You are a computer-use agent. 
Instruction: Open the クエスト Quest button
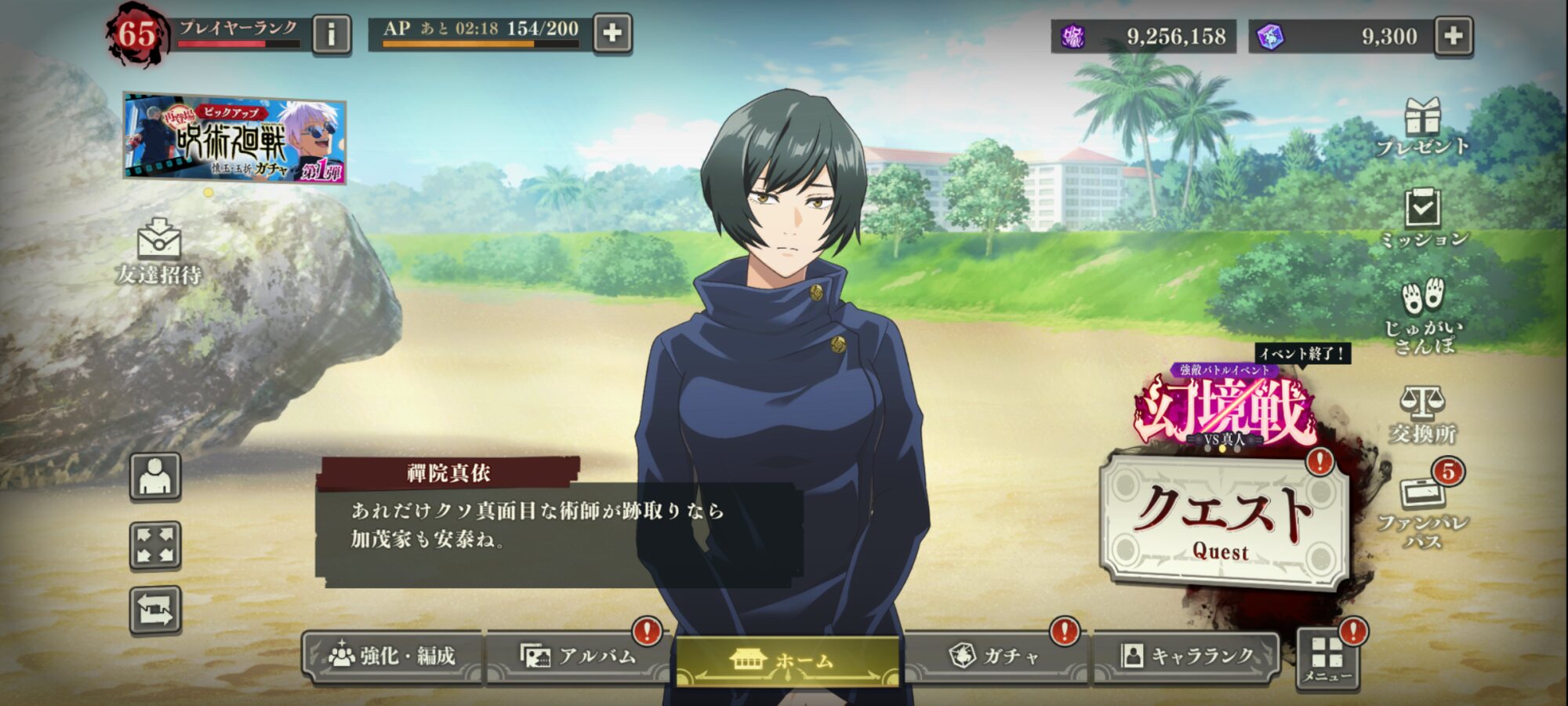(1223, 521)
